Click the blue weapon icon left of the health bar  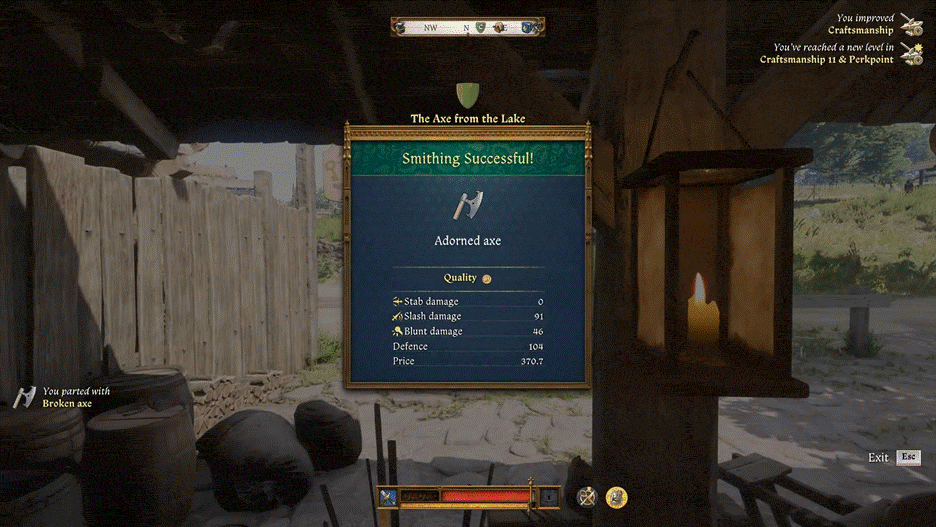388,496
